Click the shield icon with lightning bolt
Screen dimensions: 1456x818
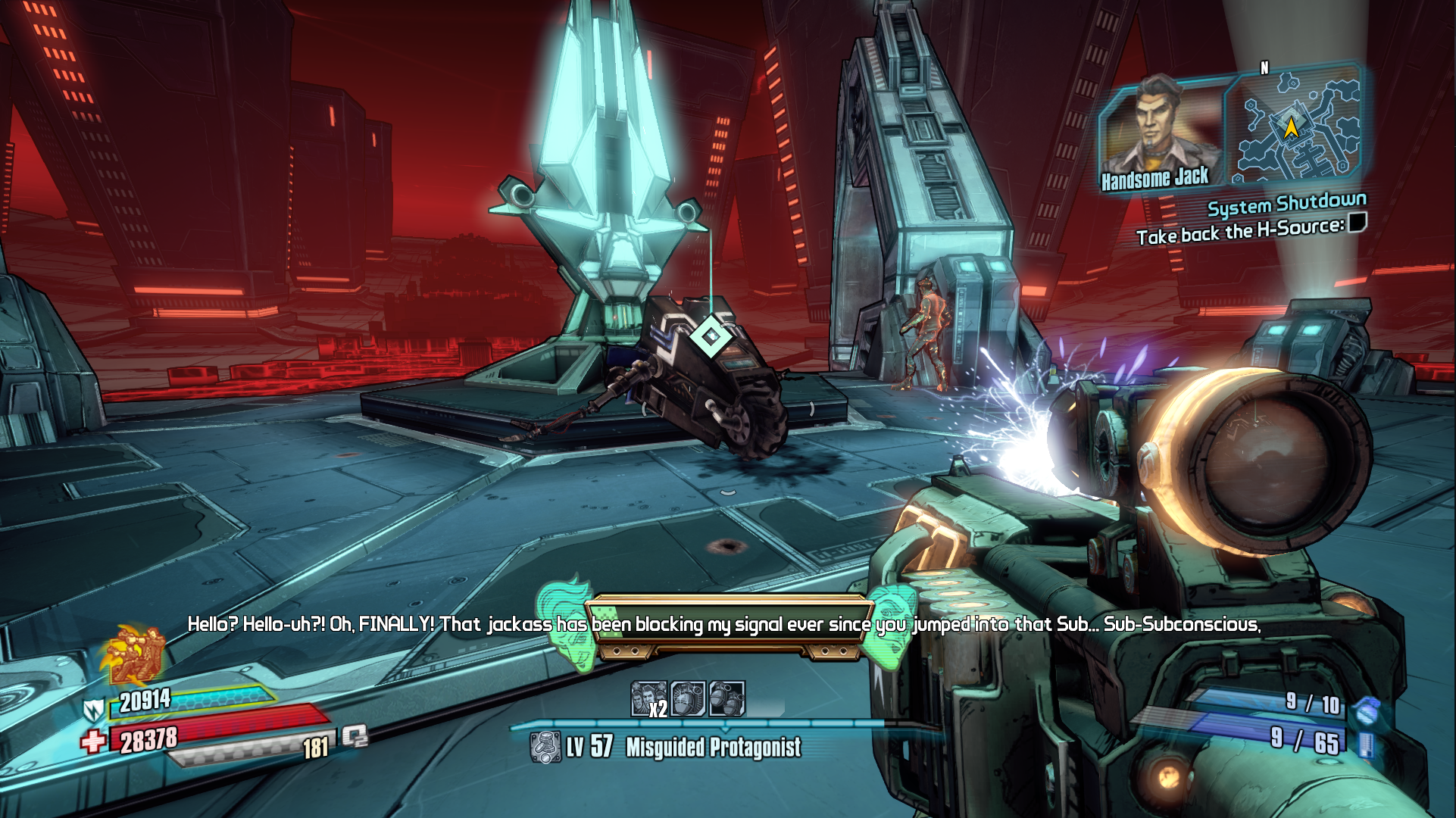[94, 710]
